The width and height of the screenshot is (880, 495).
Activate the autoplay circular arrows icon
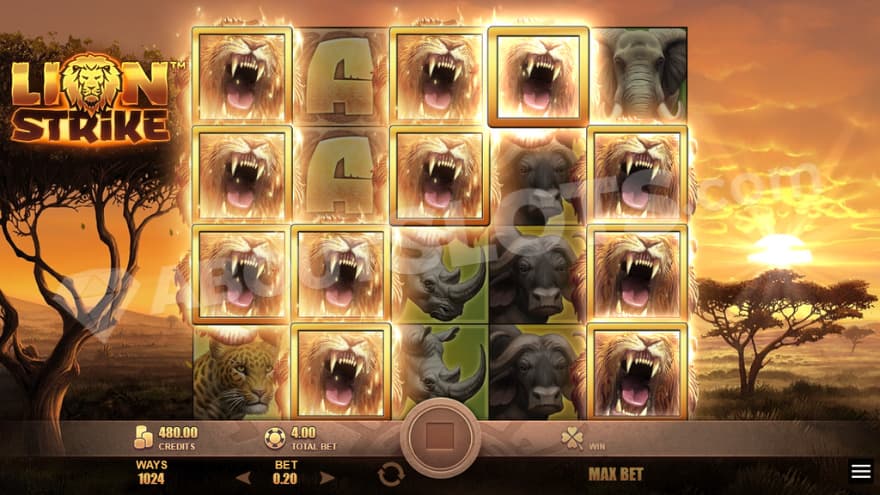(390, 475)
